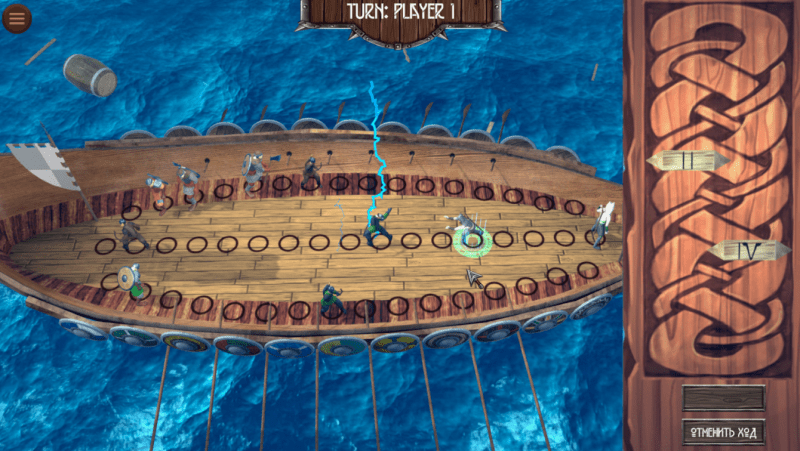Open the hamburger menu
Image resolution: width=800 pixels, height=451 pixels.
(17, 18)
